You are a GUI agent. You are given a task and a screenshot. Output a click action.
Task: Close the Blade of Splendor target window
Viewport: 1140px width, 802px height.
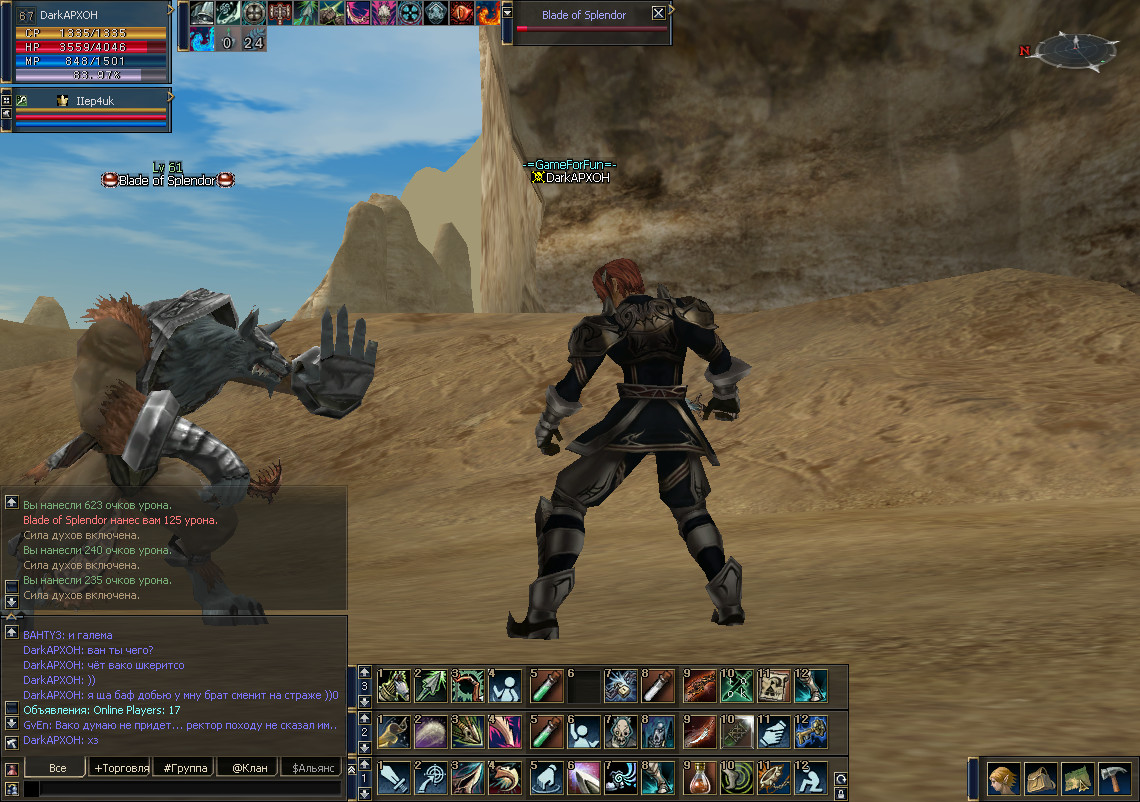click(657, 14)
